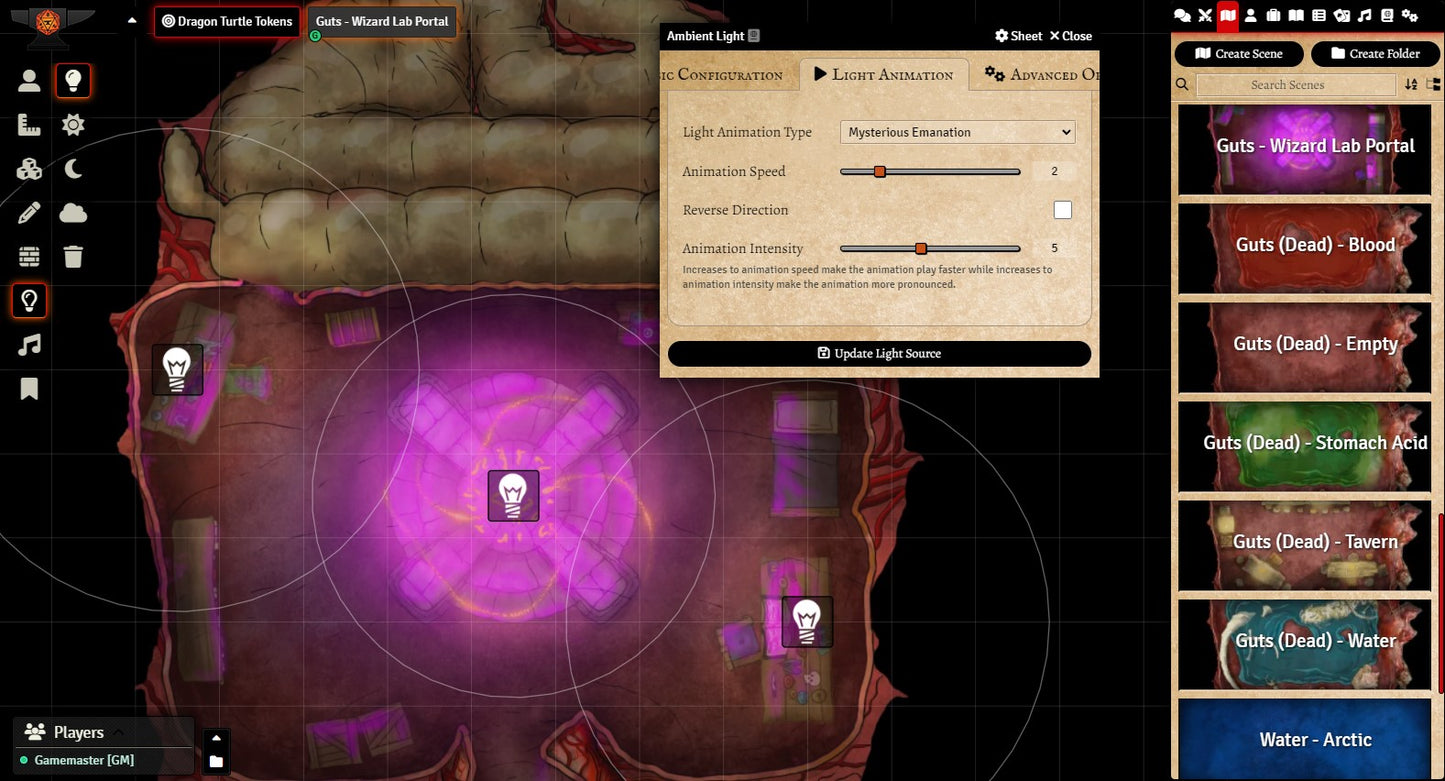Activate the crescent moon night tool
1445x781 pixels.
(x=73, y=169)
